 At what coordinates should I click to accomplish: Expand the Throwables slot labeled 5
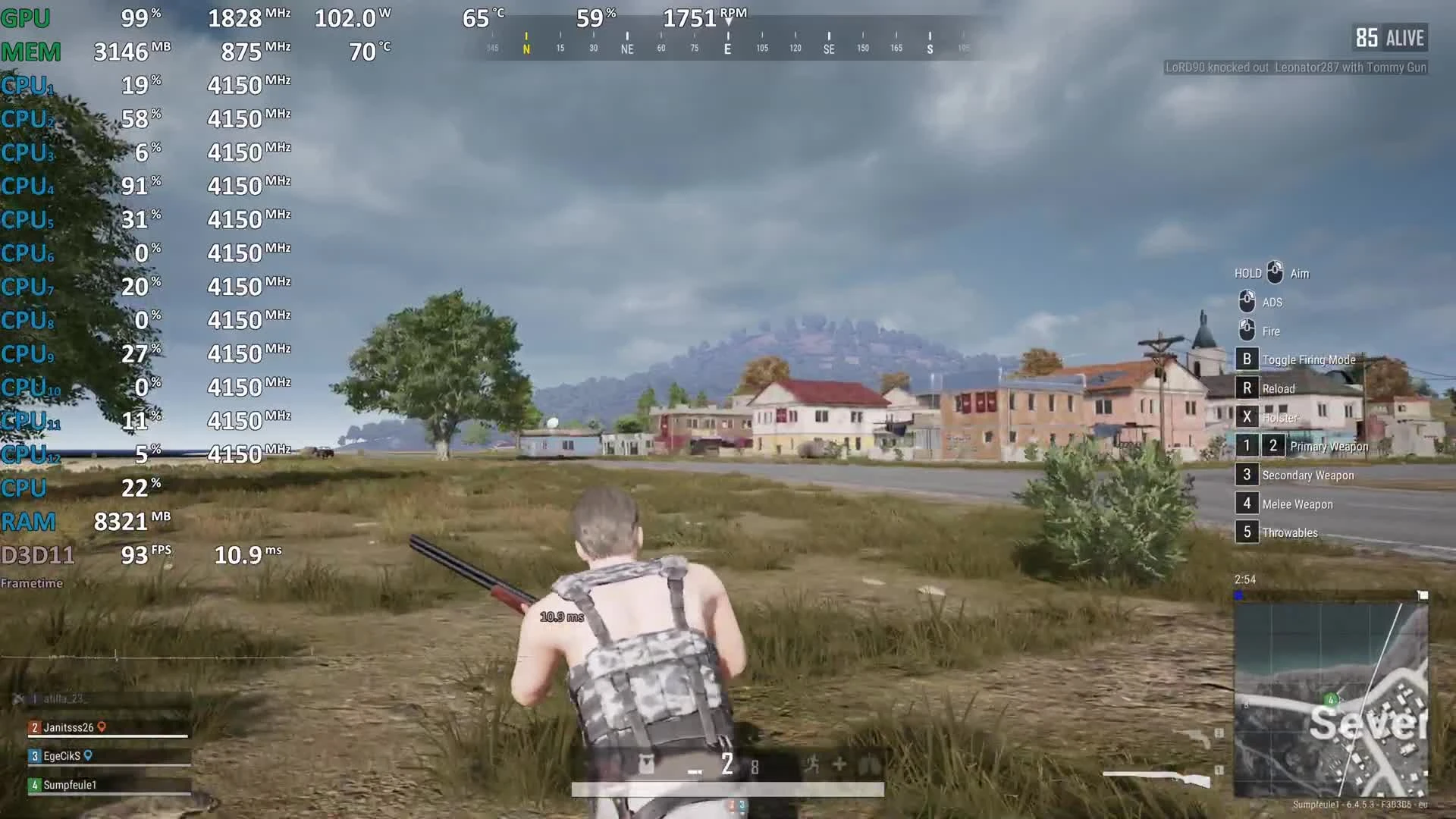point(1247,532)
